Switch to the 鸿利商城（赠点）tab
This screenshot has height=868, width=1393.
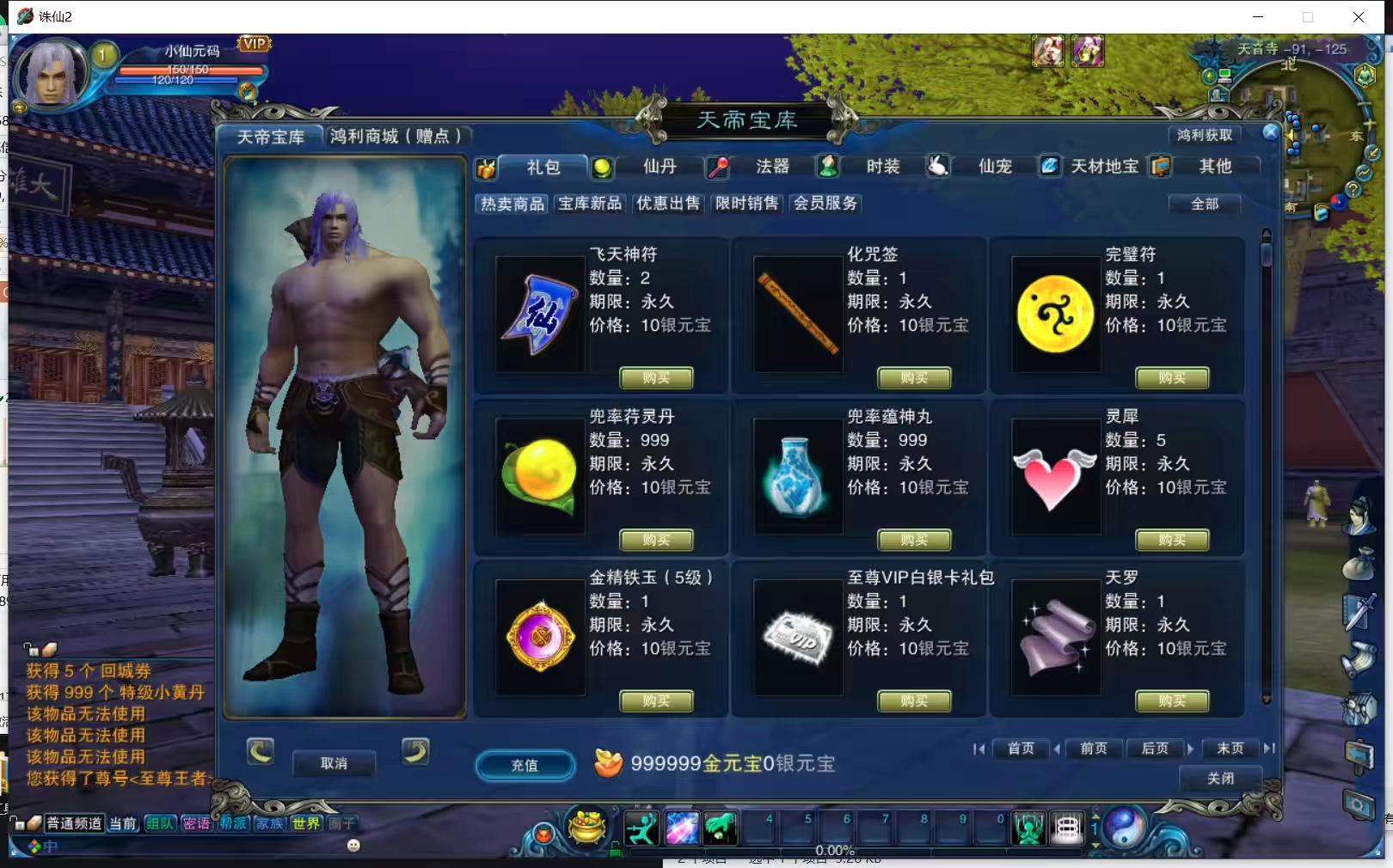tap(396, 135)
